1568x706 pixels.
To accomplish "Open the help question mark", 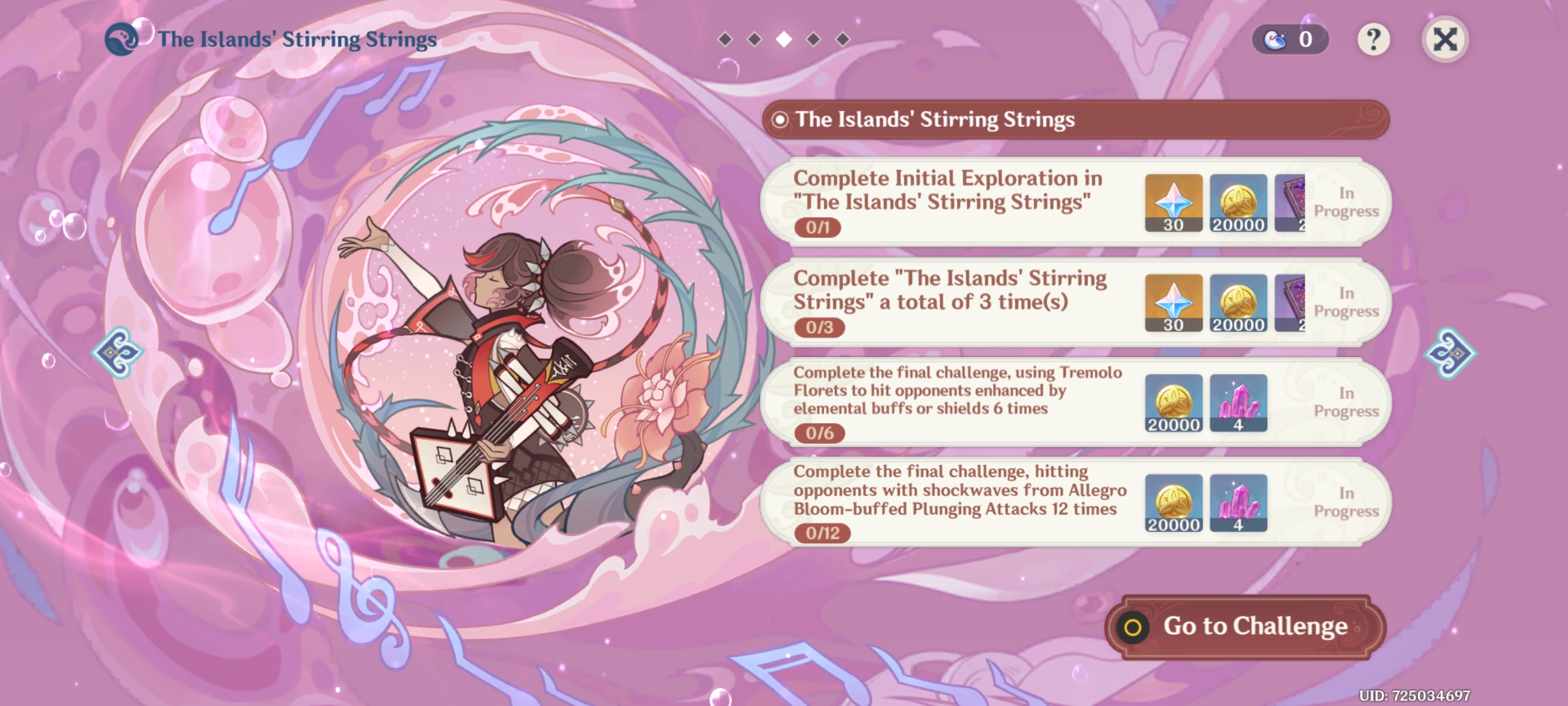I will click(1375, 41).
